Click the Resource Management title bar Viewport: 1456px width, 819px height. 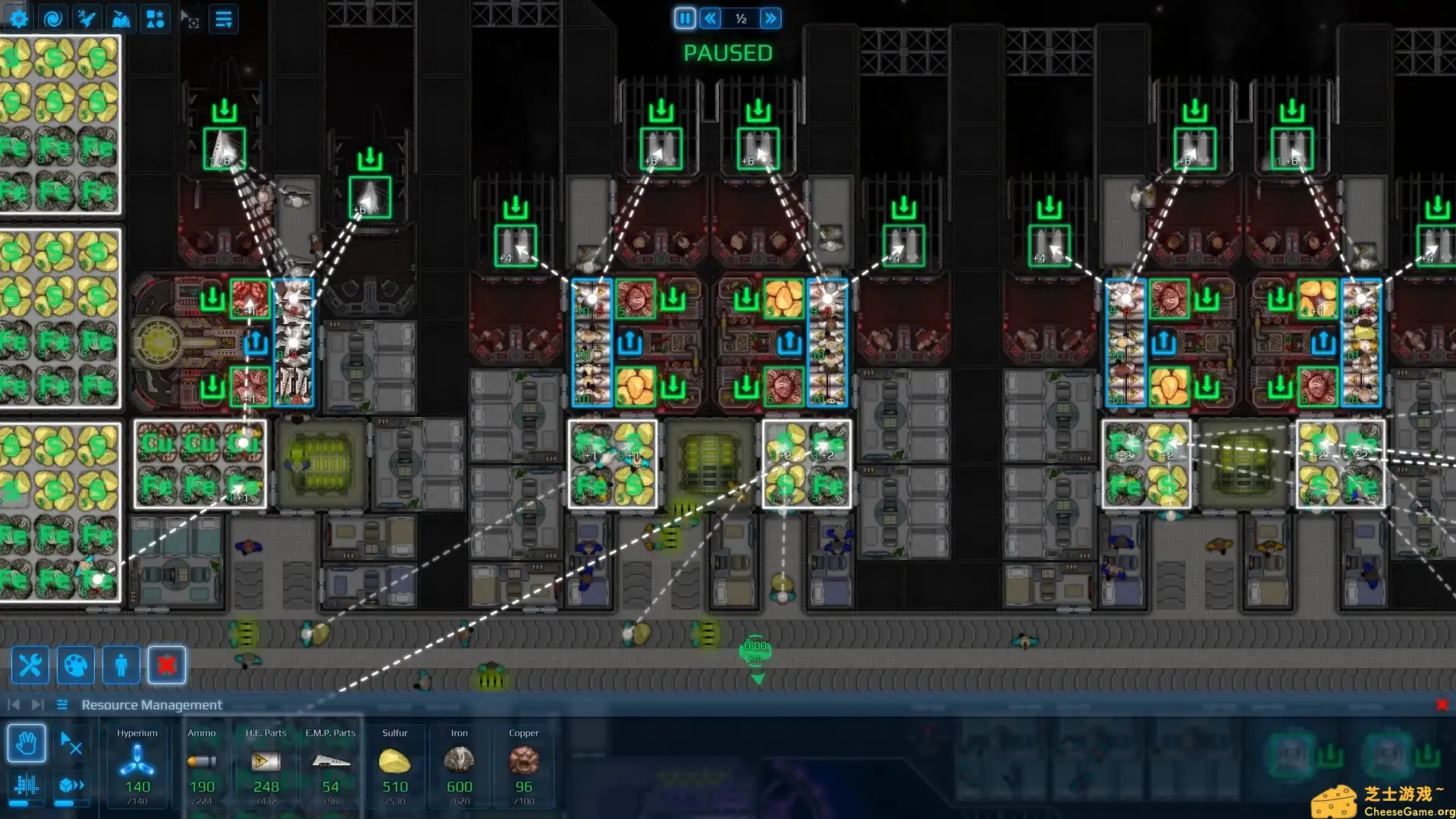(152, 704)
